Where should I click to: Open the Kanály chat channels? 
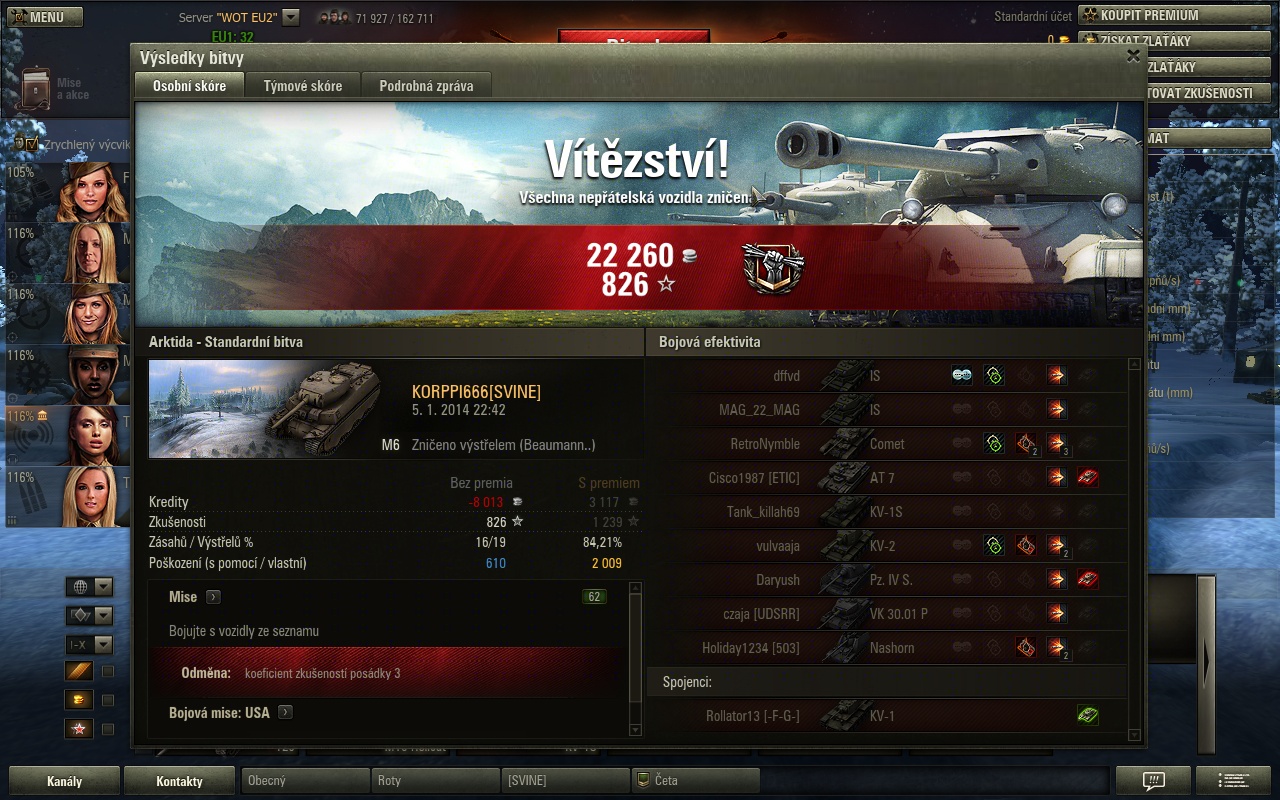point(64,781)
